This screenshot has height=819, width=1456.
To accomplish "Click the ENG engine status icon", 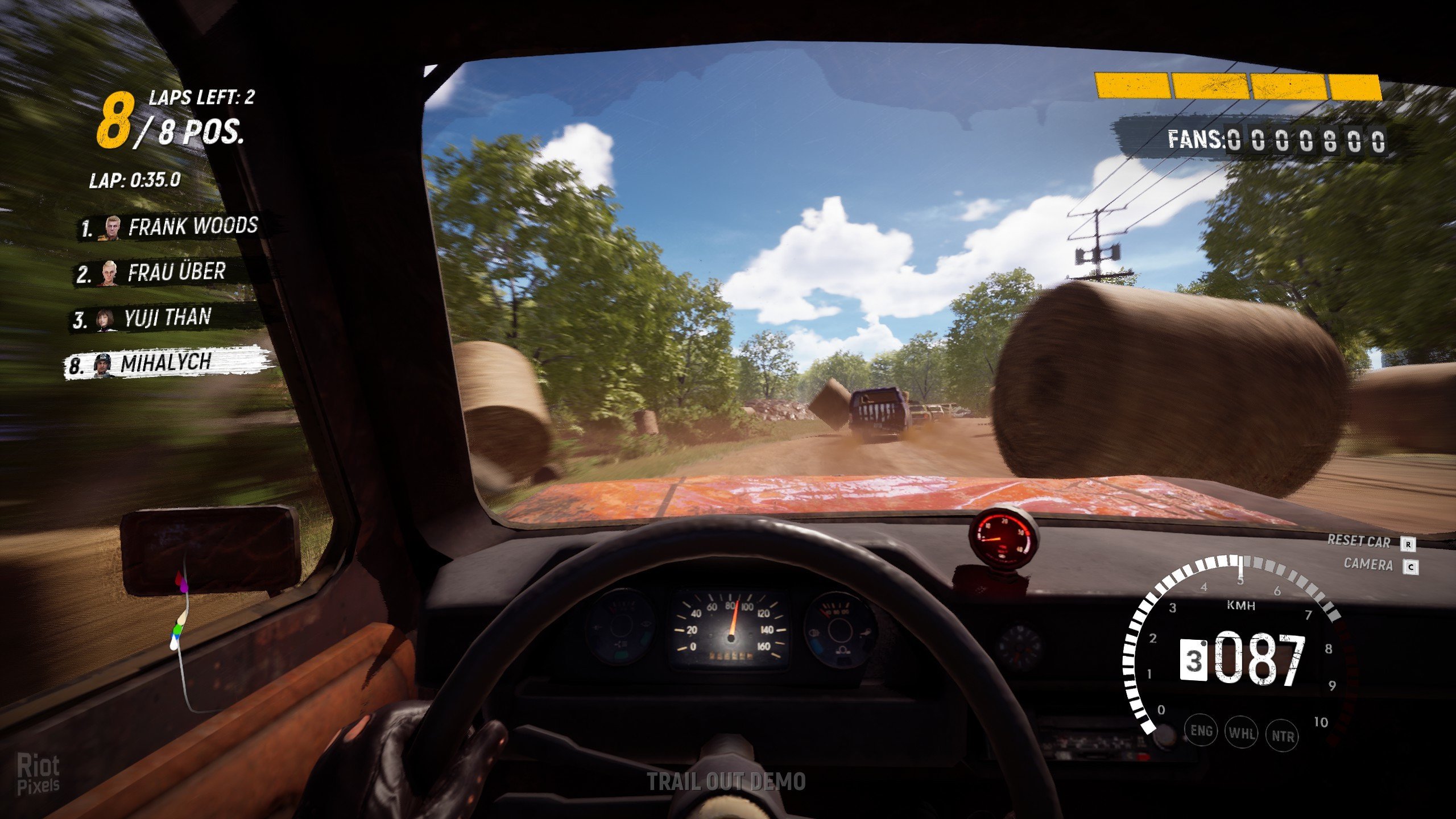I will pyautogui.click(x=1201, y=731).
